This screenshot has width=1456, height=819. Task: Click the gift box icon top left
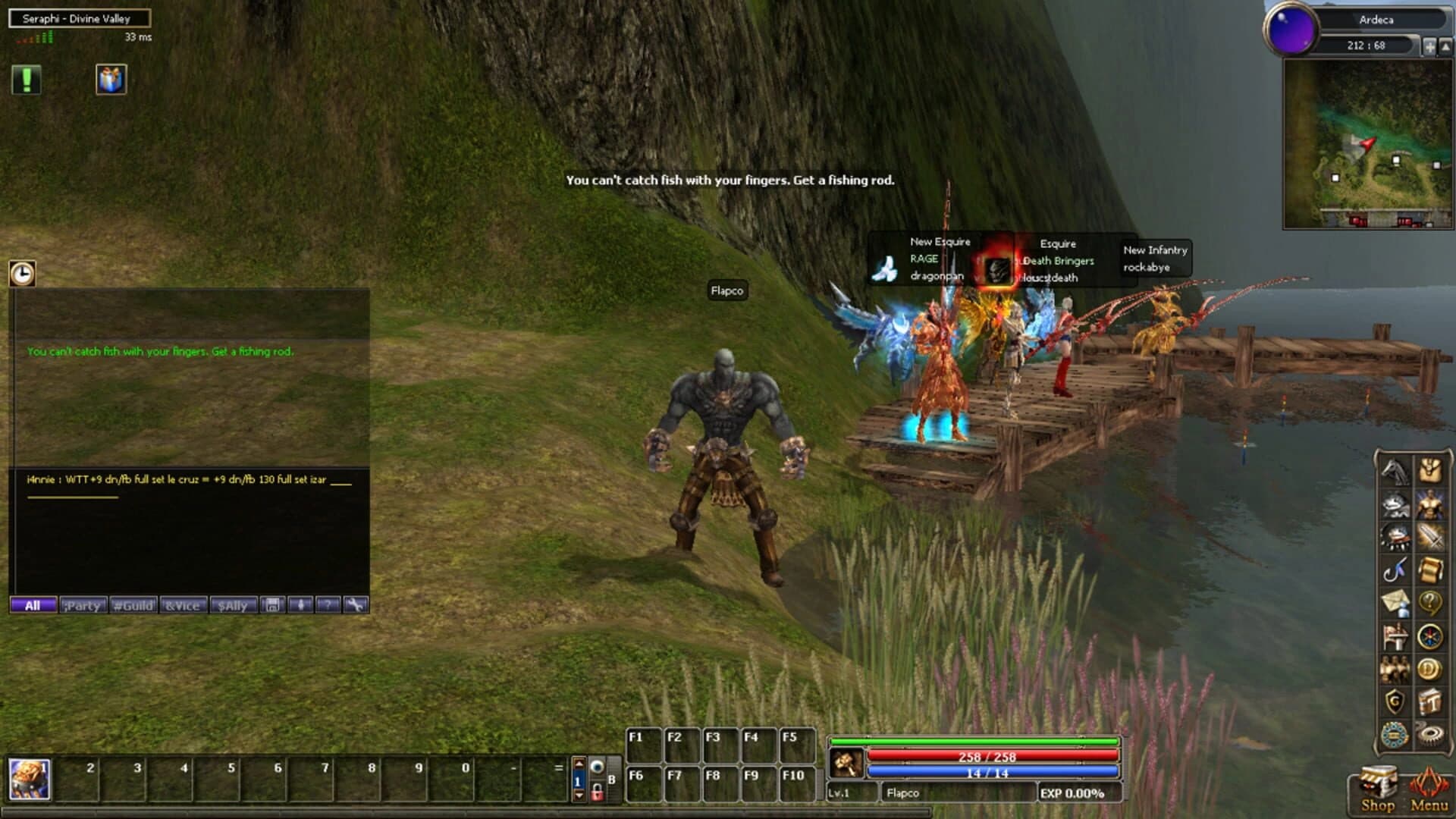[x=109, y=80]
